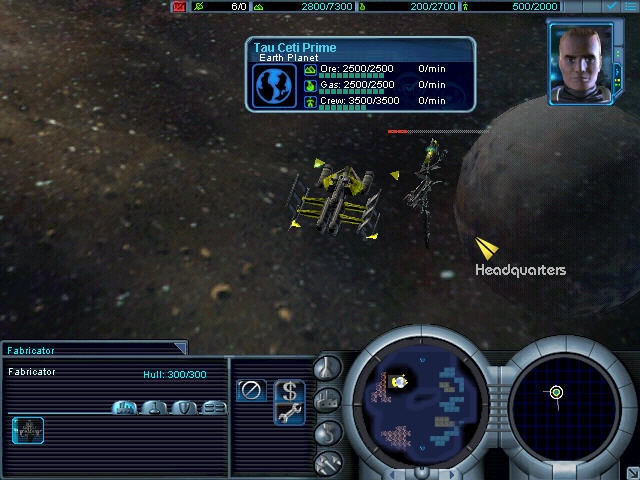Click the third round sidebar button
Image resolution: width=640 pixels, height=480 pixels.
coord(328,432)
